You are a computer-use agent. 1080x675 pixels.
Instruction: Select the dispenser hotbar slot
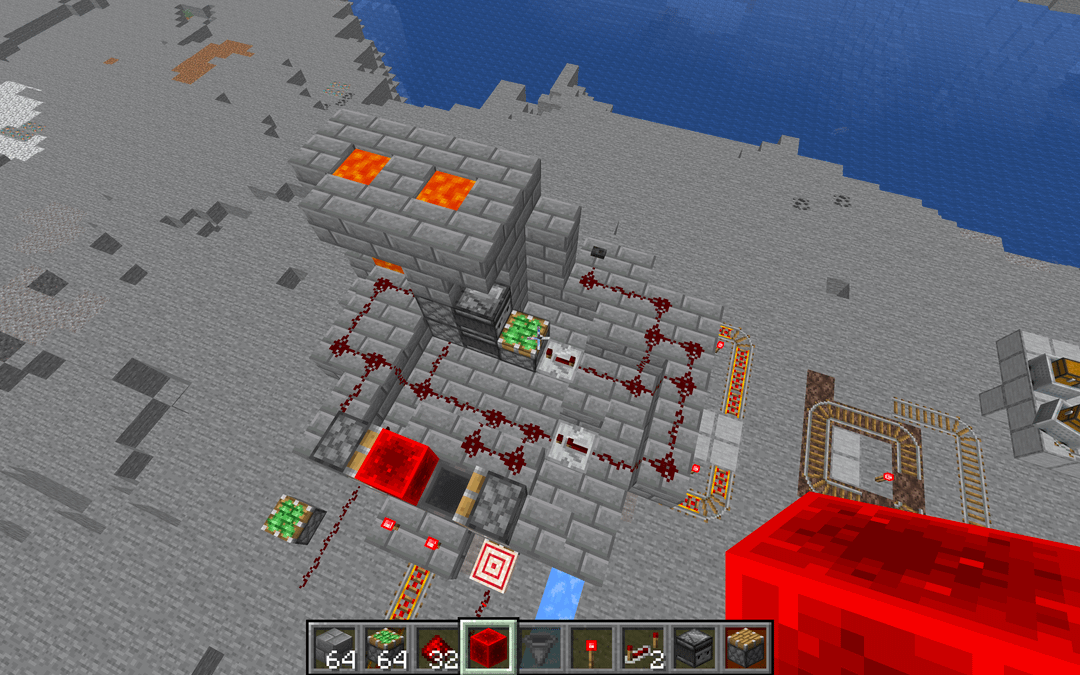coord(696,648)
